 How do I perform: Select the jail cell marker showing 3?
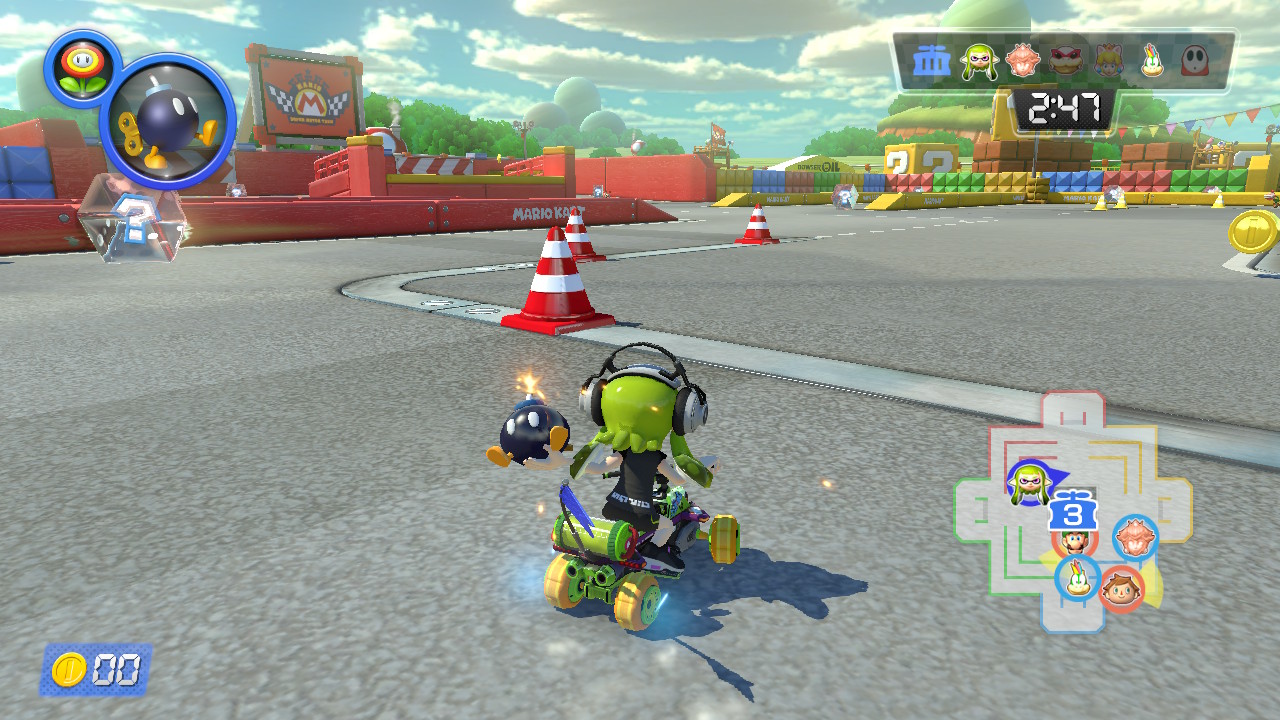[1073, 512]
